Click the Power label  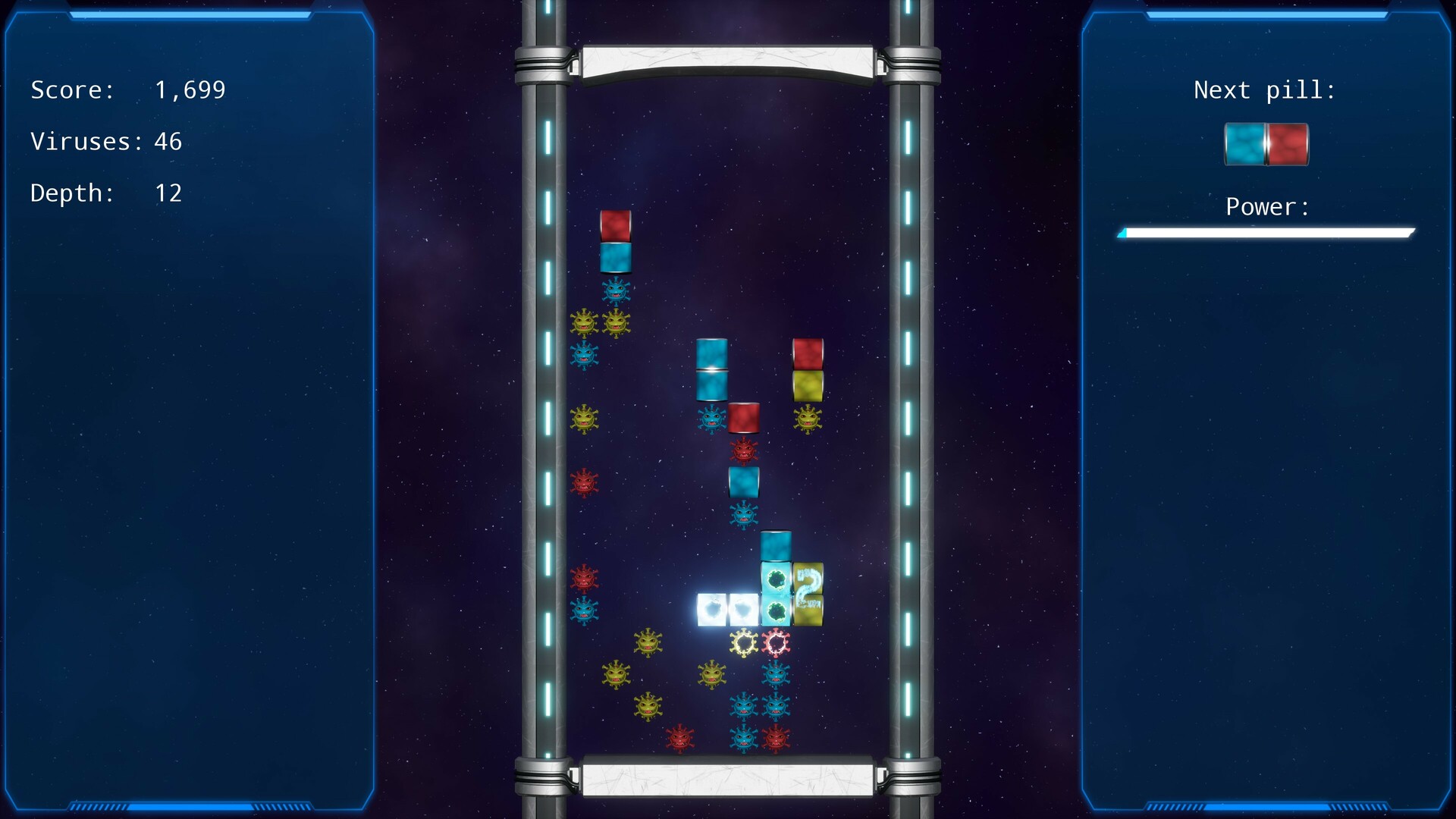(1266, 207)
